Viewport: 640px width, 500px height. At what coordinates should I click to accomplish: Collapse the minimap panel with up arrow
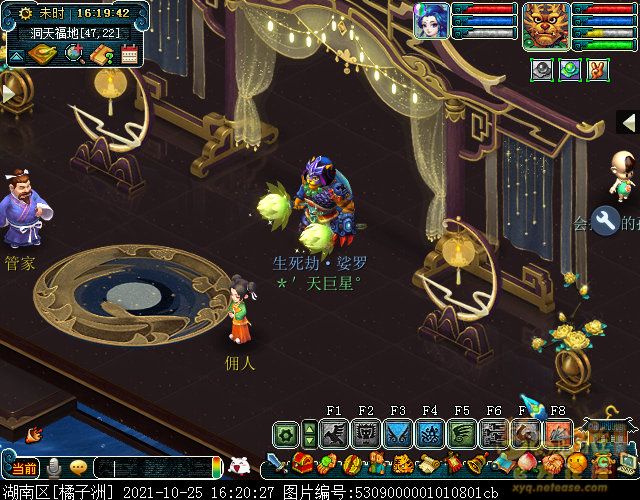[15, 55]
